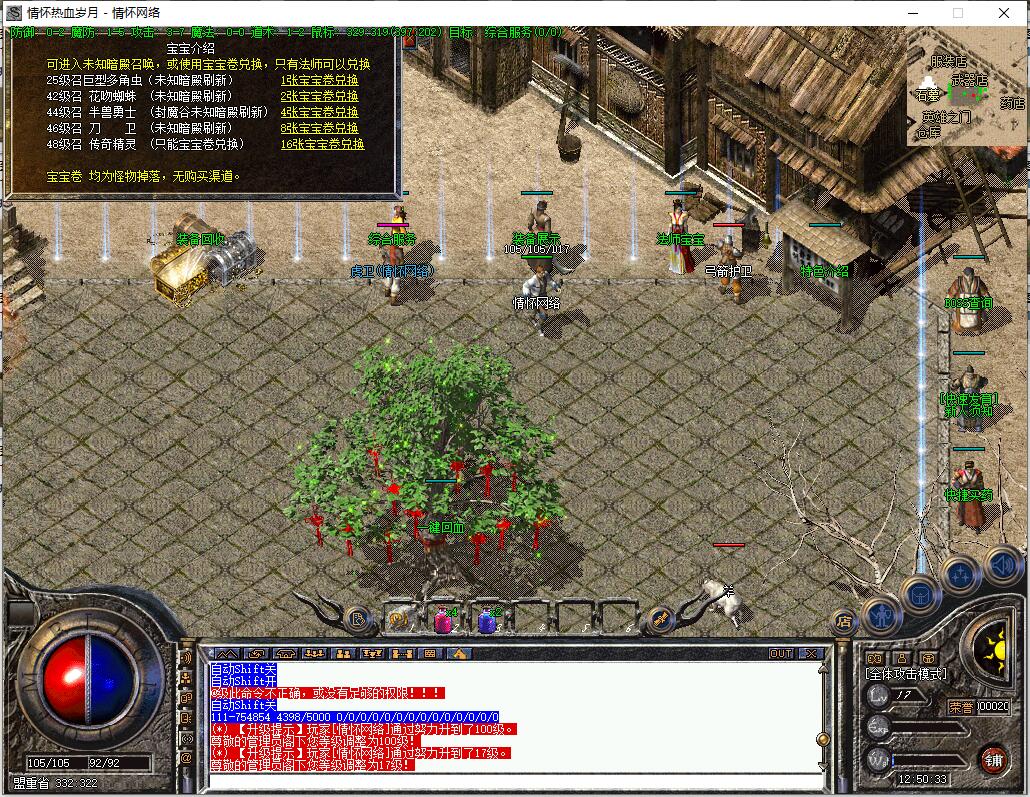
Task: Maximize the game window
Action: click(957, 13)
